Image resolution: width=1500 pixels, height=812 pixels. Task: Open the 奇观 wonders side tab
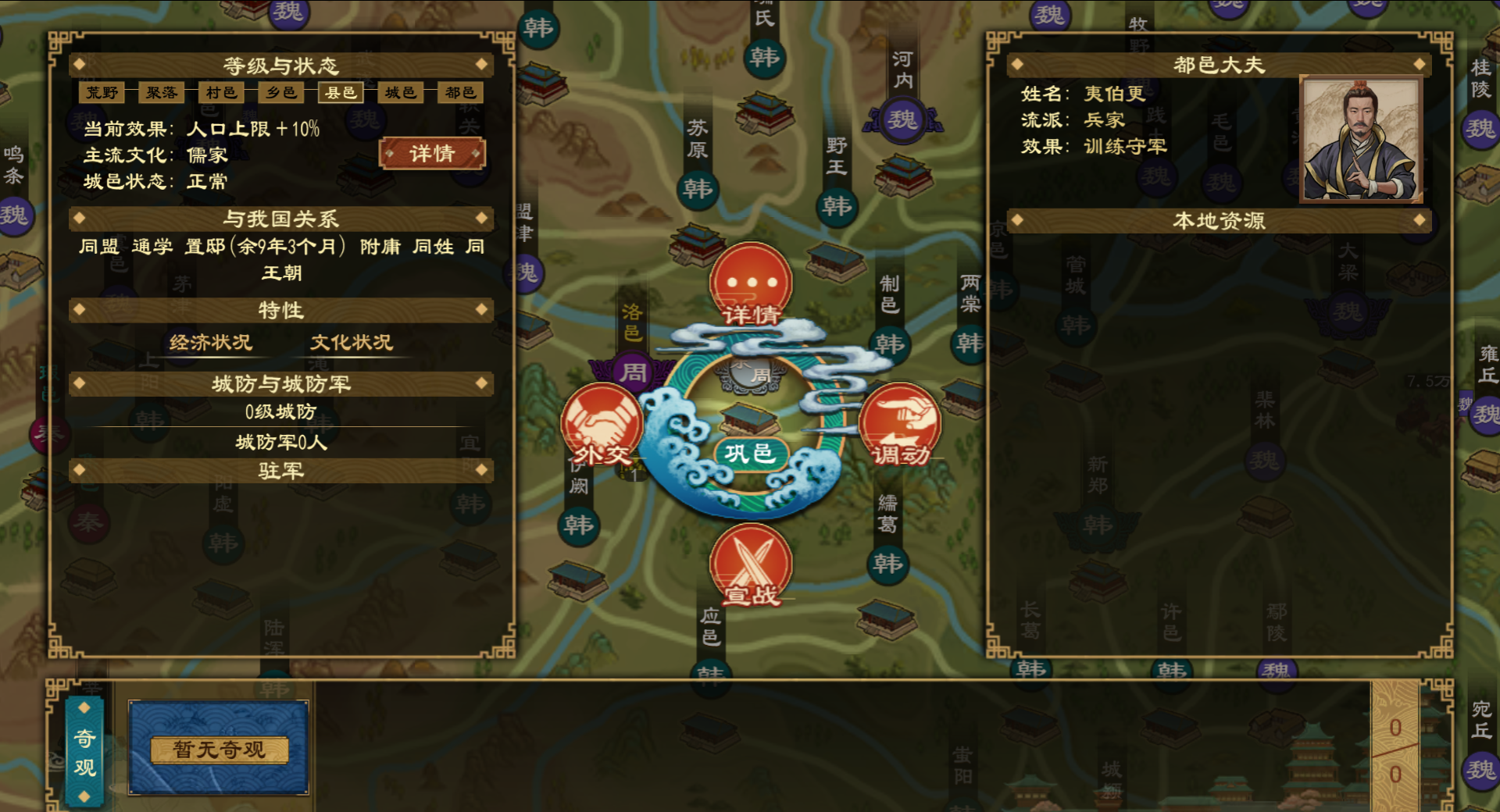pyautogui.click(x=85, y=751)
